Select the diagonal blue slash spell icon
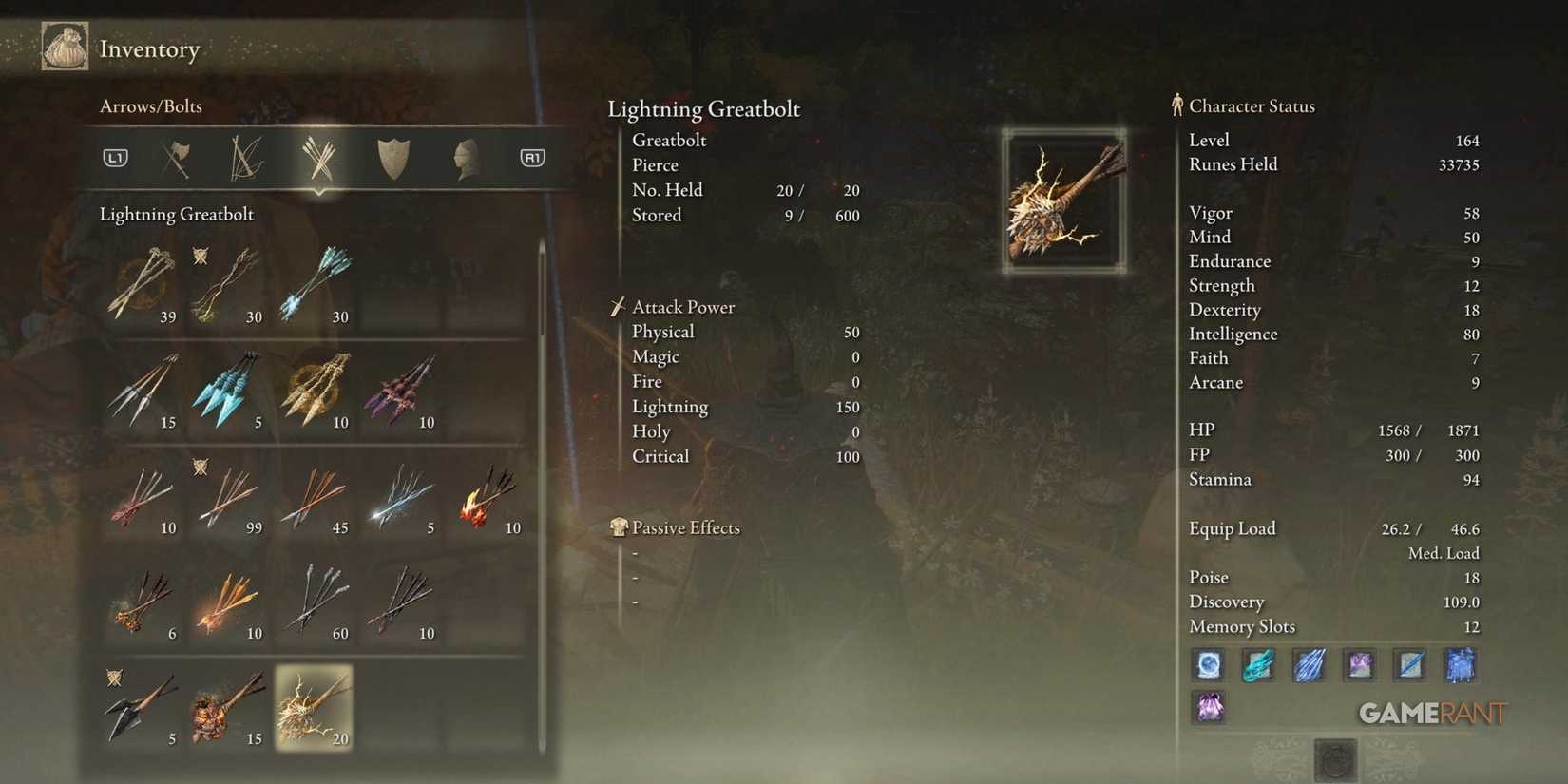The height and width of the screenshot is (784, 1568). click(x=1409, y=665)
